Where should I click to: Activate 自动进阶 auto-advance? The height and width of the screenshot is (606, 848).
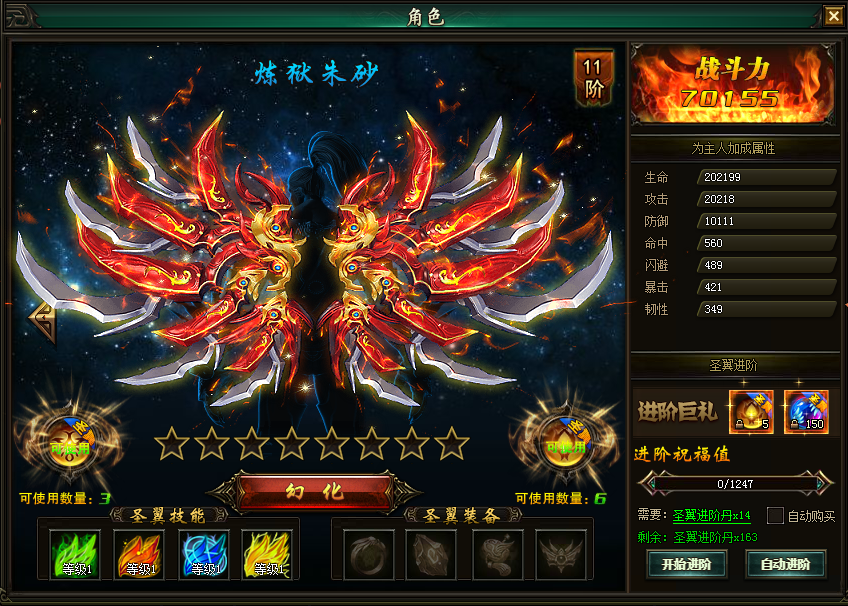pos(785,563)
